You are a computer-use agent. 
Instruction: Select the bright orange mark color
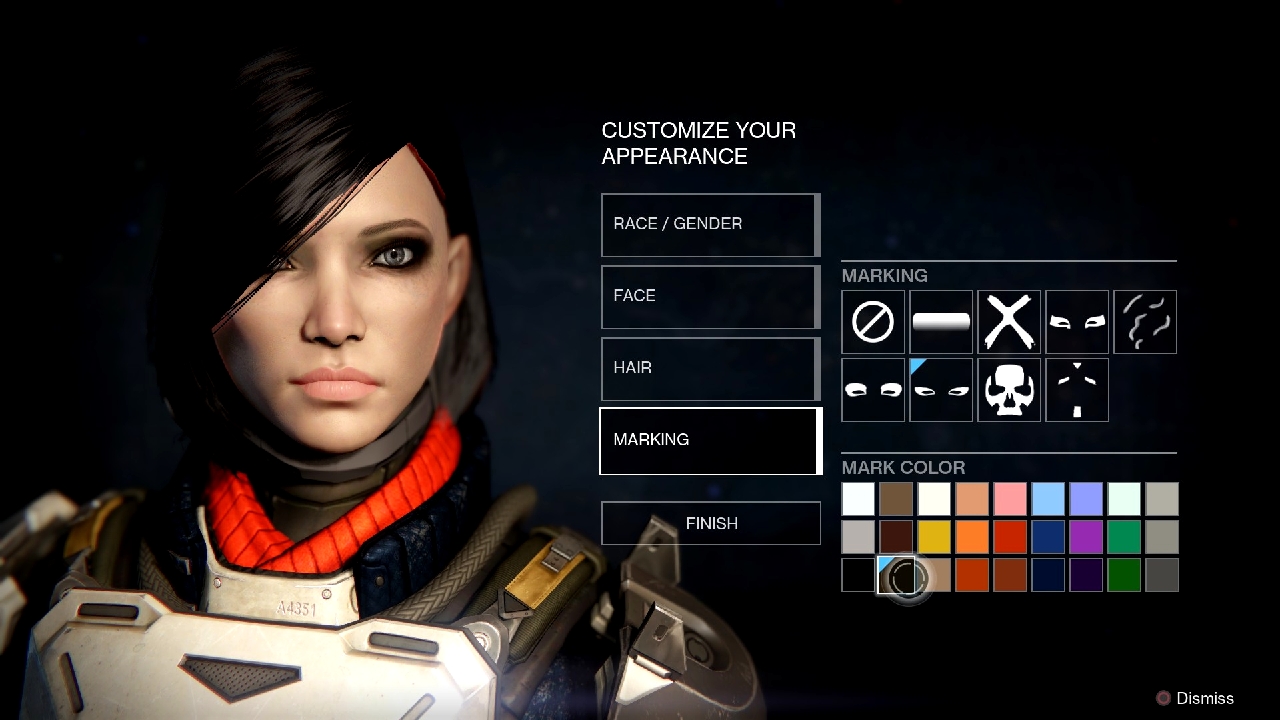972,537
